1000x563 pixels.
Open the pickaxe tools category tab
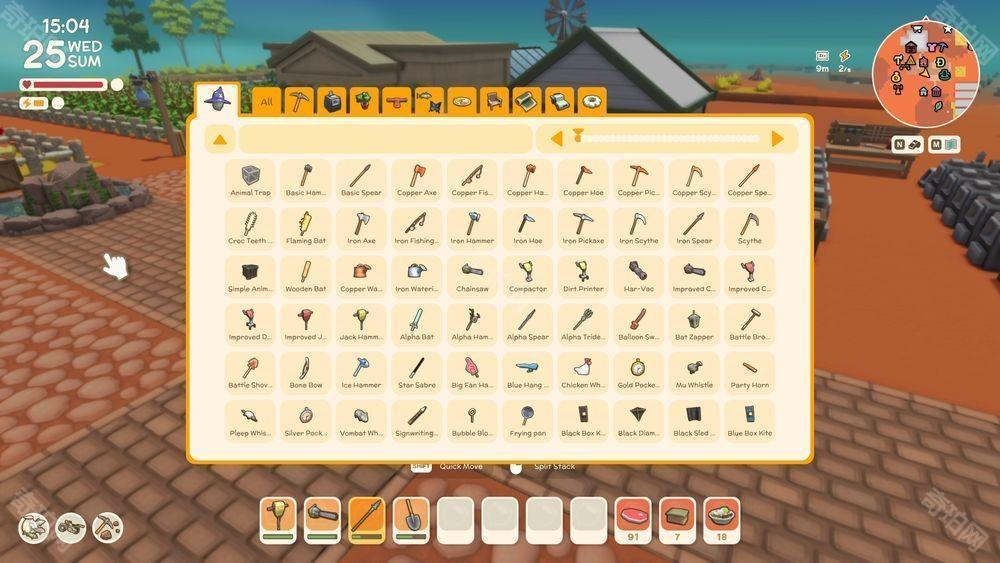coord(299,101)
